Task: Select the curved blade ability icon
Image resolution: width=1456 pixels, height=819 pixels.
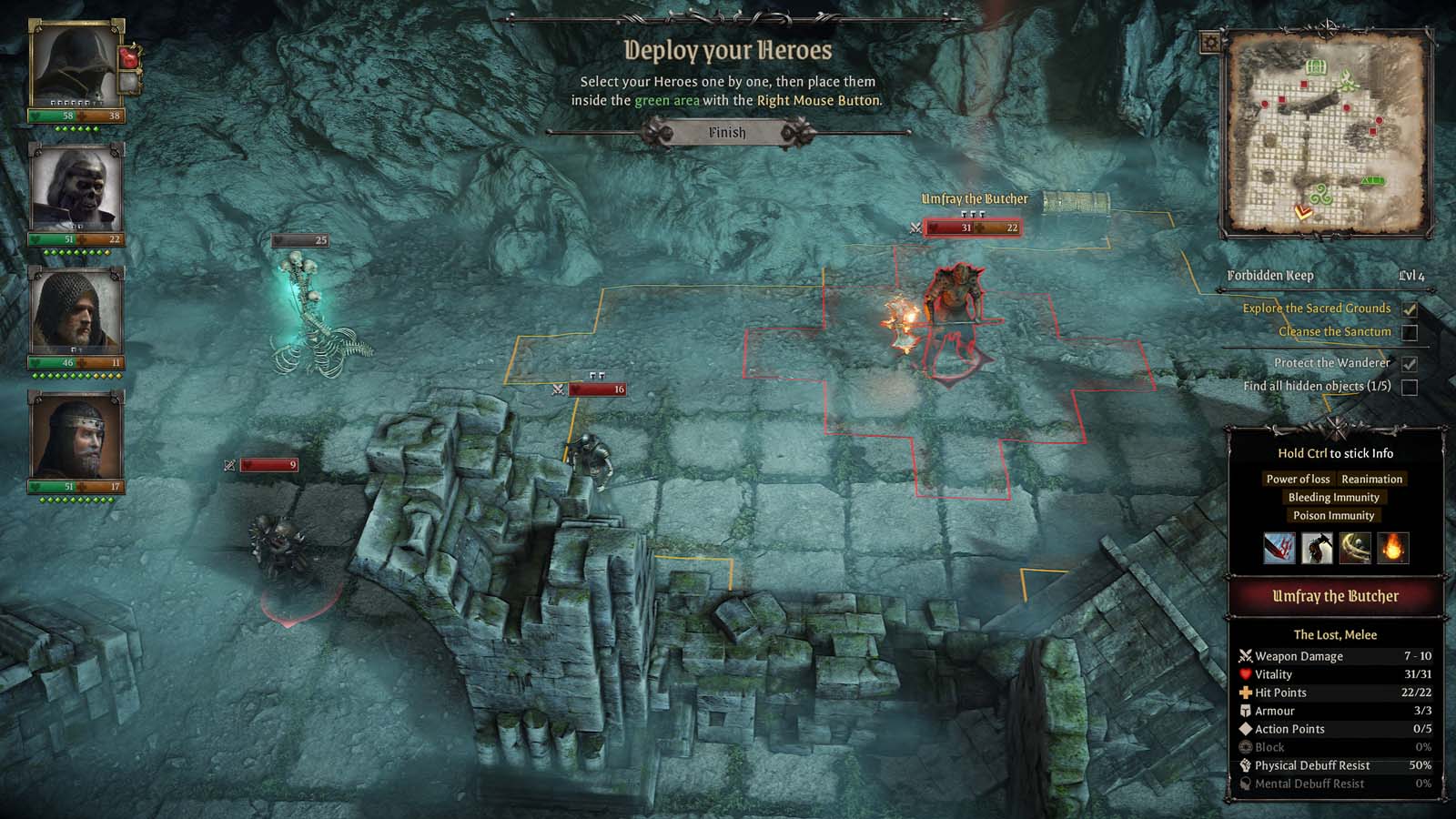Action: (1356, 549)
